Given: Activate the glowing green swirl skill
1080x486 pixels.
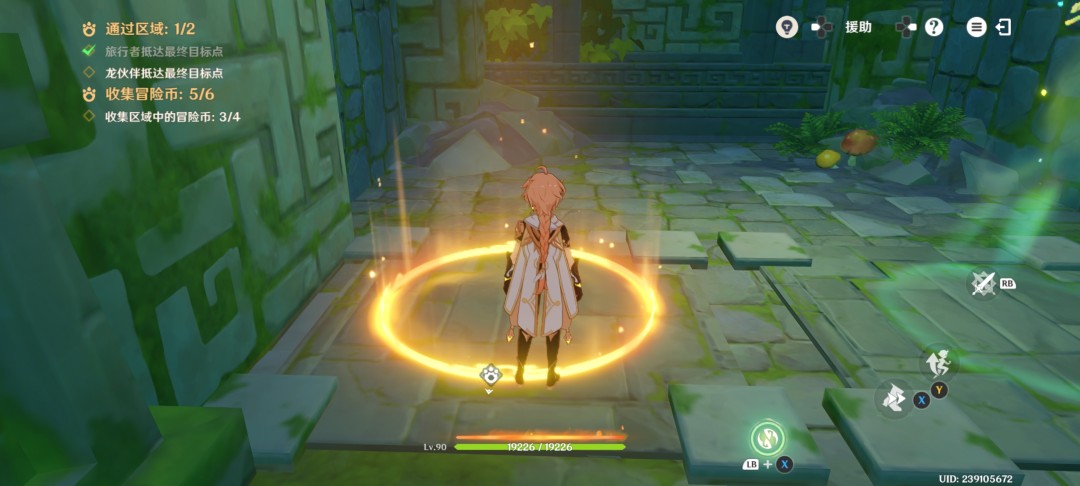Looking at the screenshot, I should (767, 437).
